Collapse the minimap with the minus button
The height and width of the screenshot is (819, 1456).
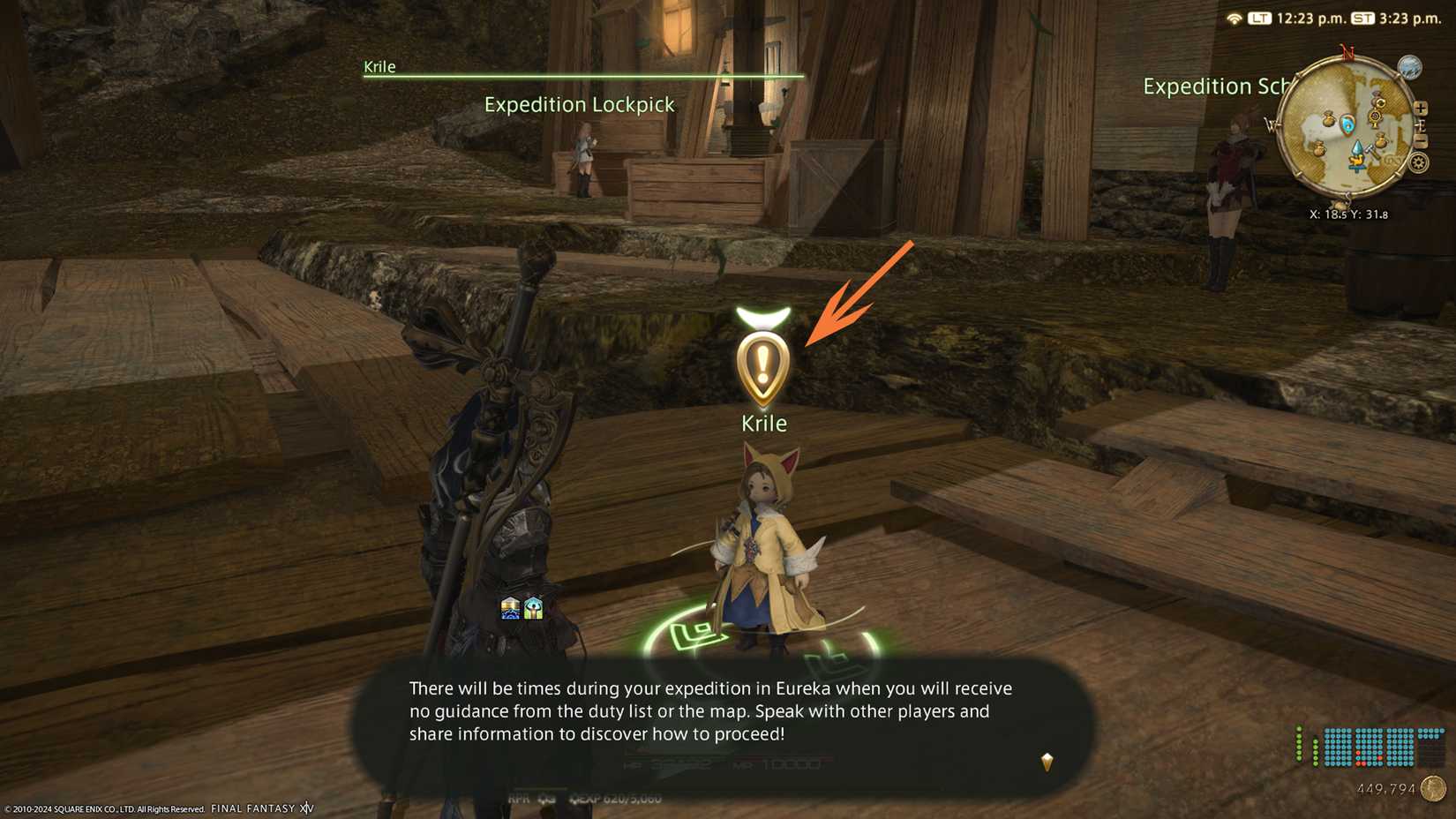(x=1422, y=140)
